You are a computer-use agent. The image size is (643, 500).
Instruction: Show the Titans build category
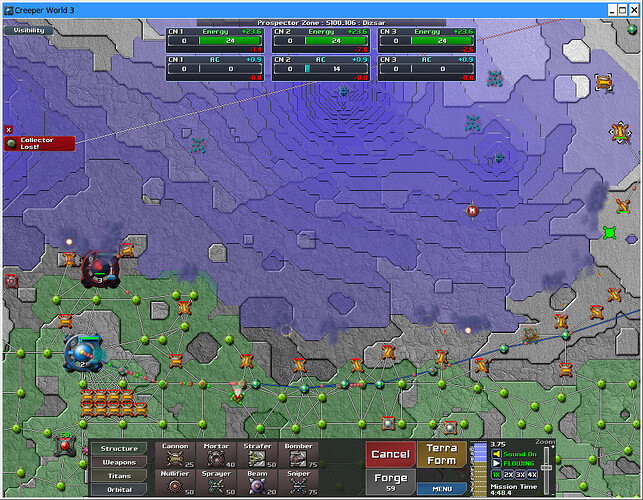tap(119, 476)
